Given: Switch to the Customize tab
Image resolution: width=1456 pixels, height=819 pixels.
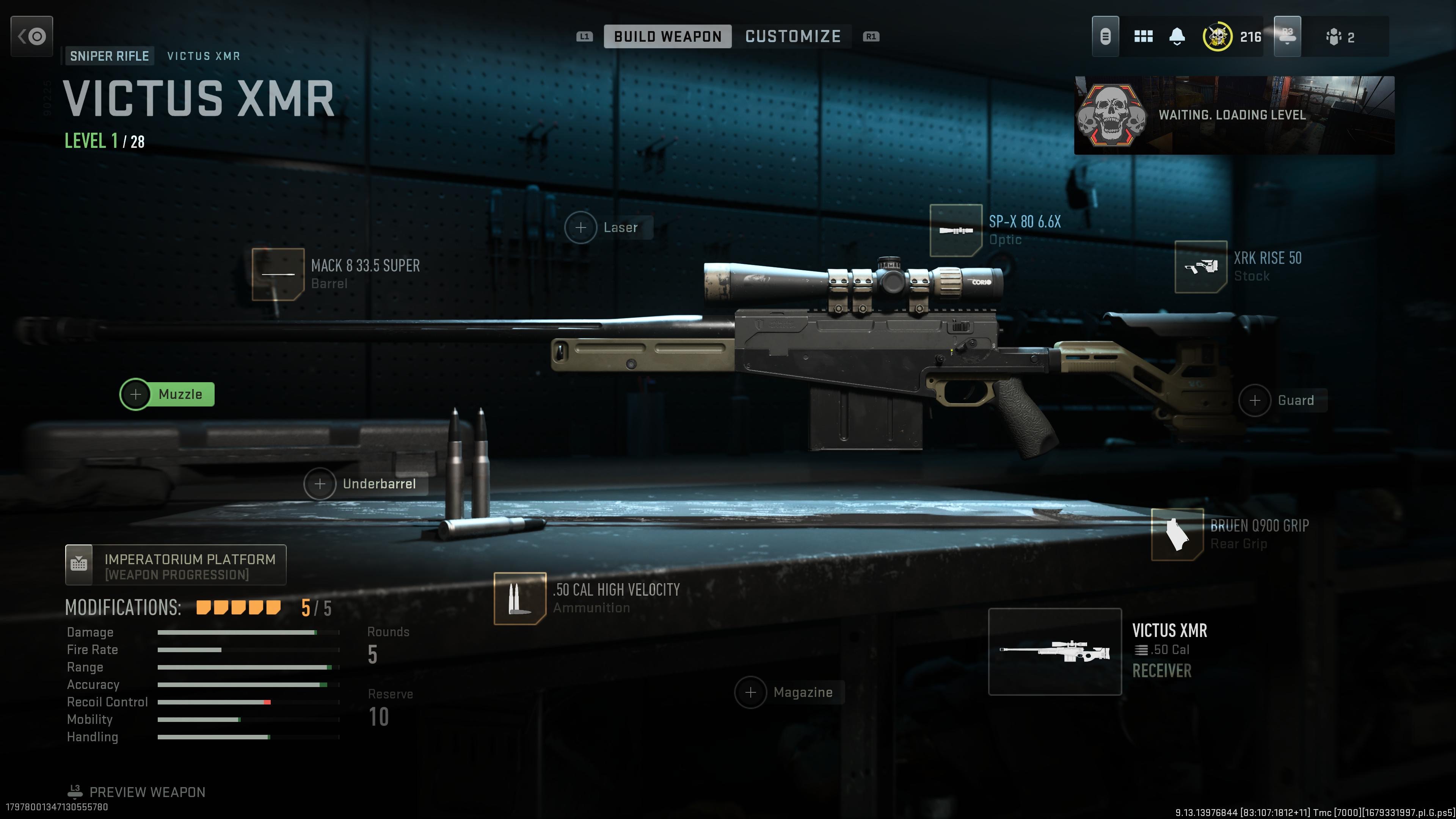Looking at the screenshot, I should [793, 36].
